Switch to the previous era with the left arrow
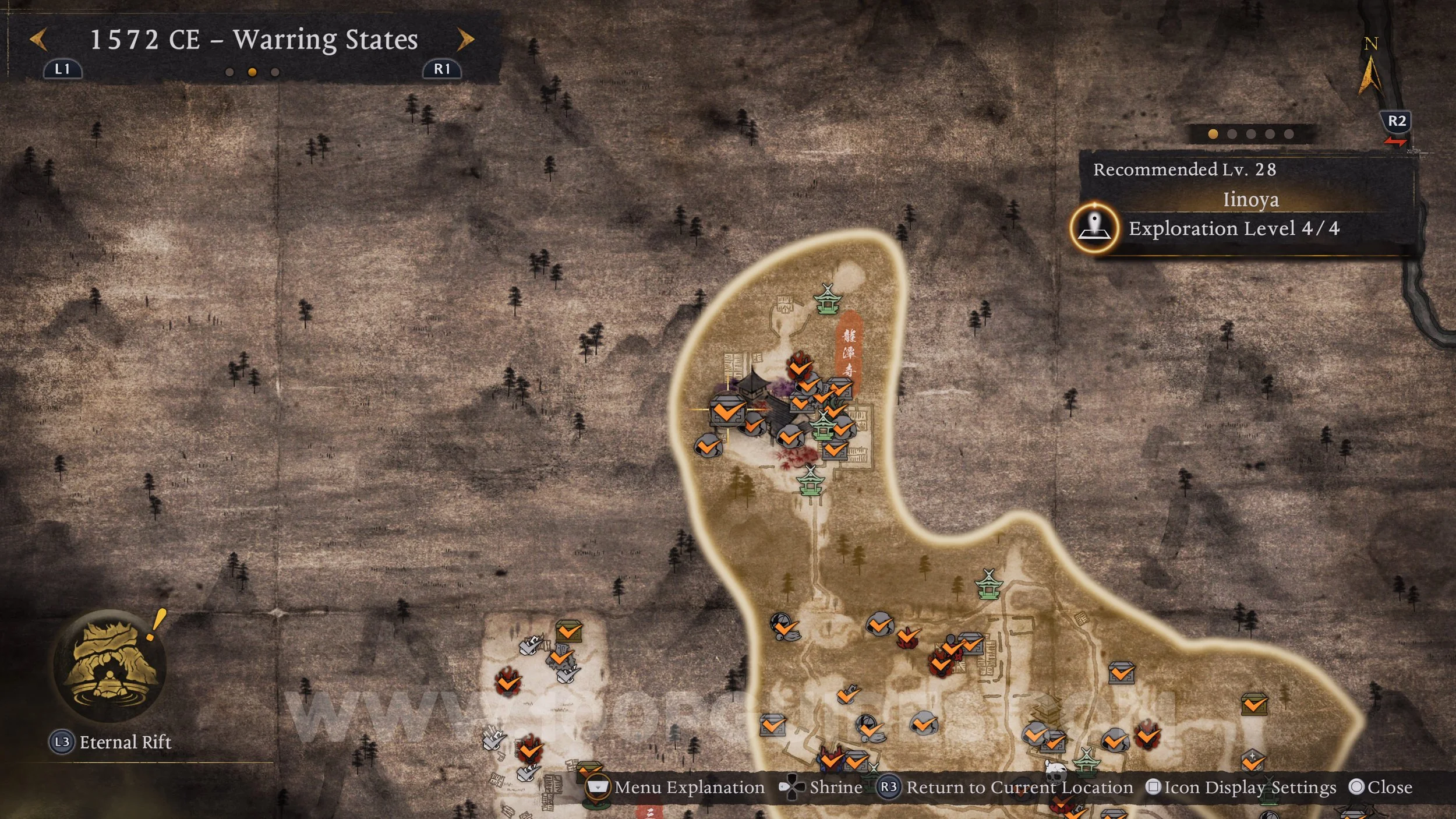 [x=38, y=40]
